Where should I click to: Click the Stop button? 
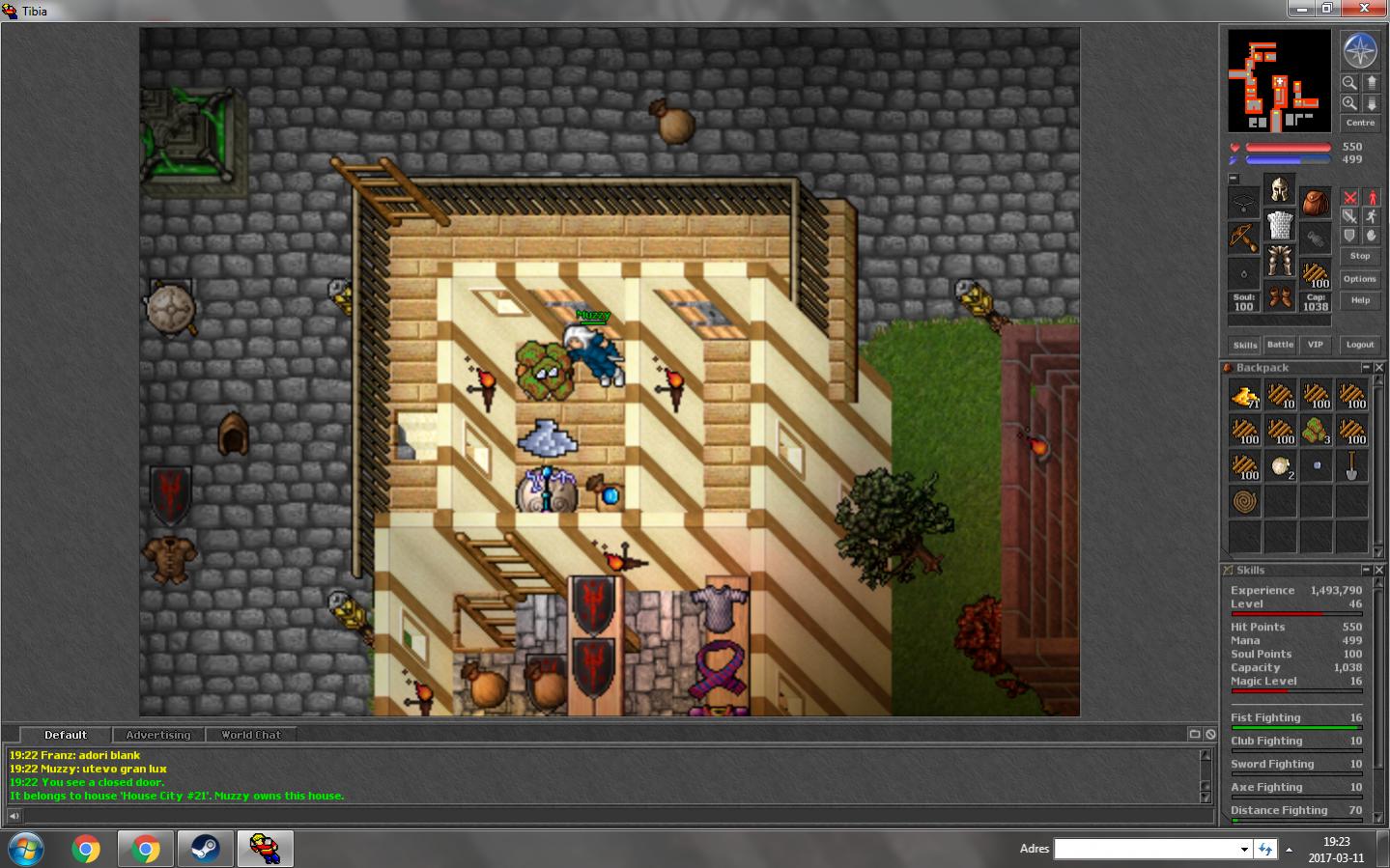1359,256
